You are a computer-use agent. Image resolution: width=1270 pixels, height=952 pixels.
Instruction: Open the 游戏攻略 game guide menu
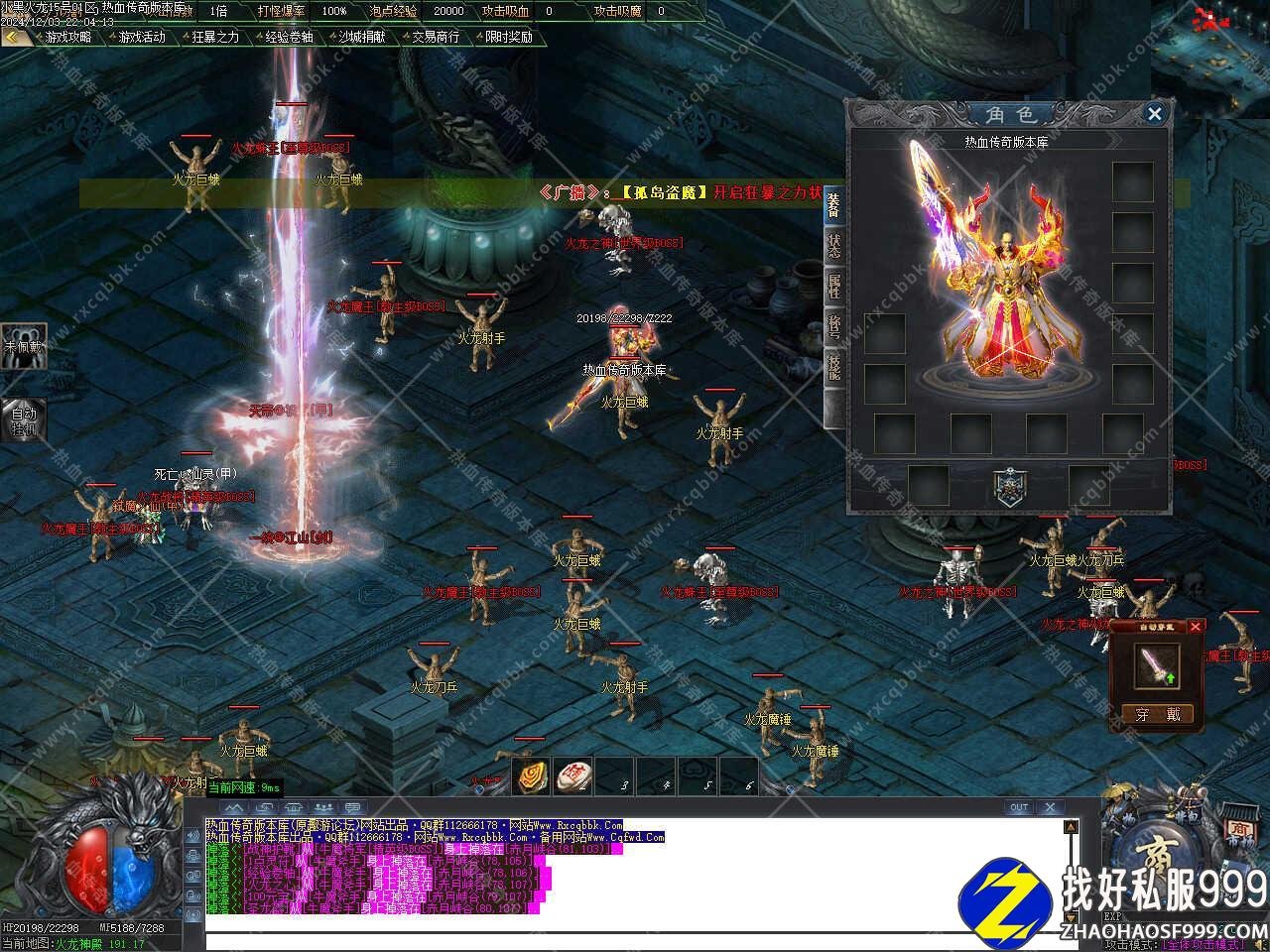[67, 37]
